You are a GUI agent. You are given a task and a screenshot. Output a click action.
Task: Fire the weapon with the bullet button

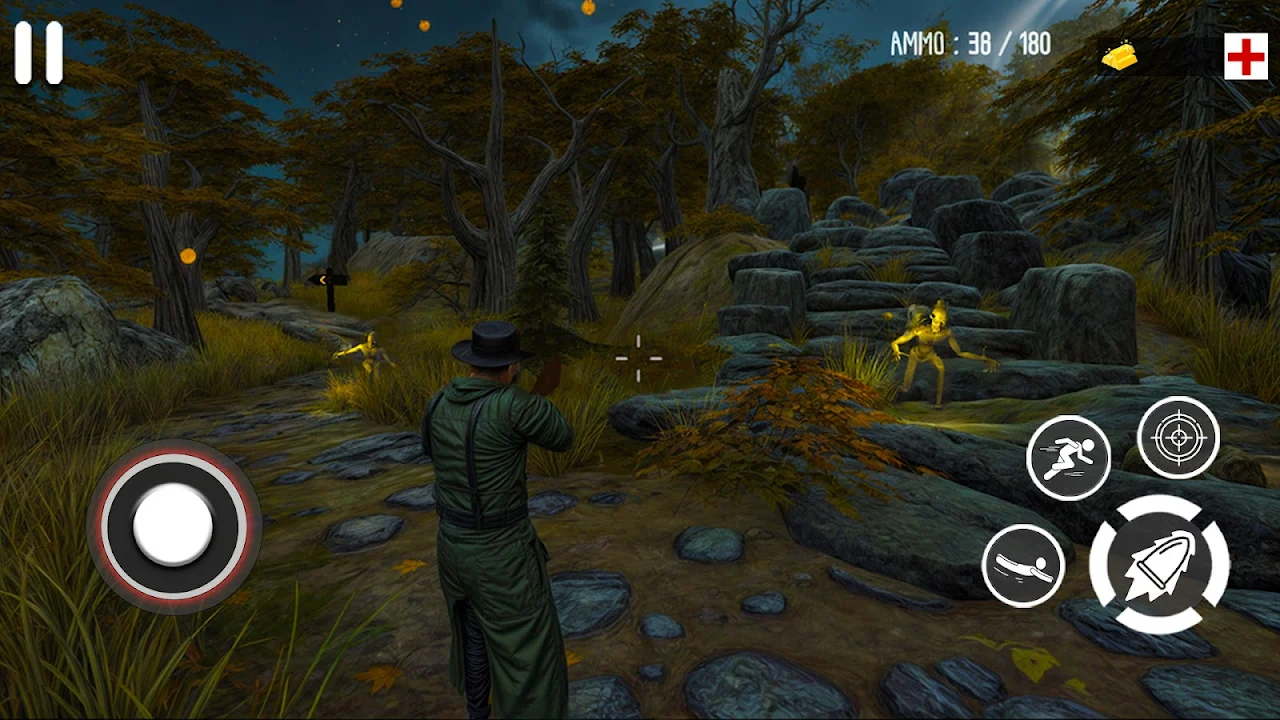coord(1159,564)
